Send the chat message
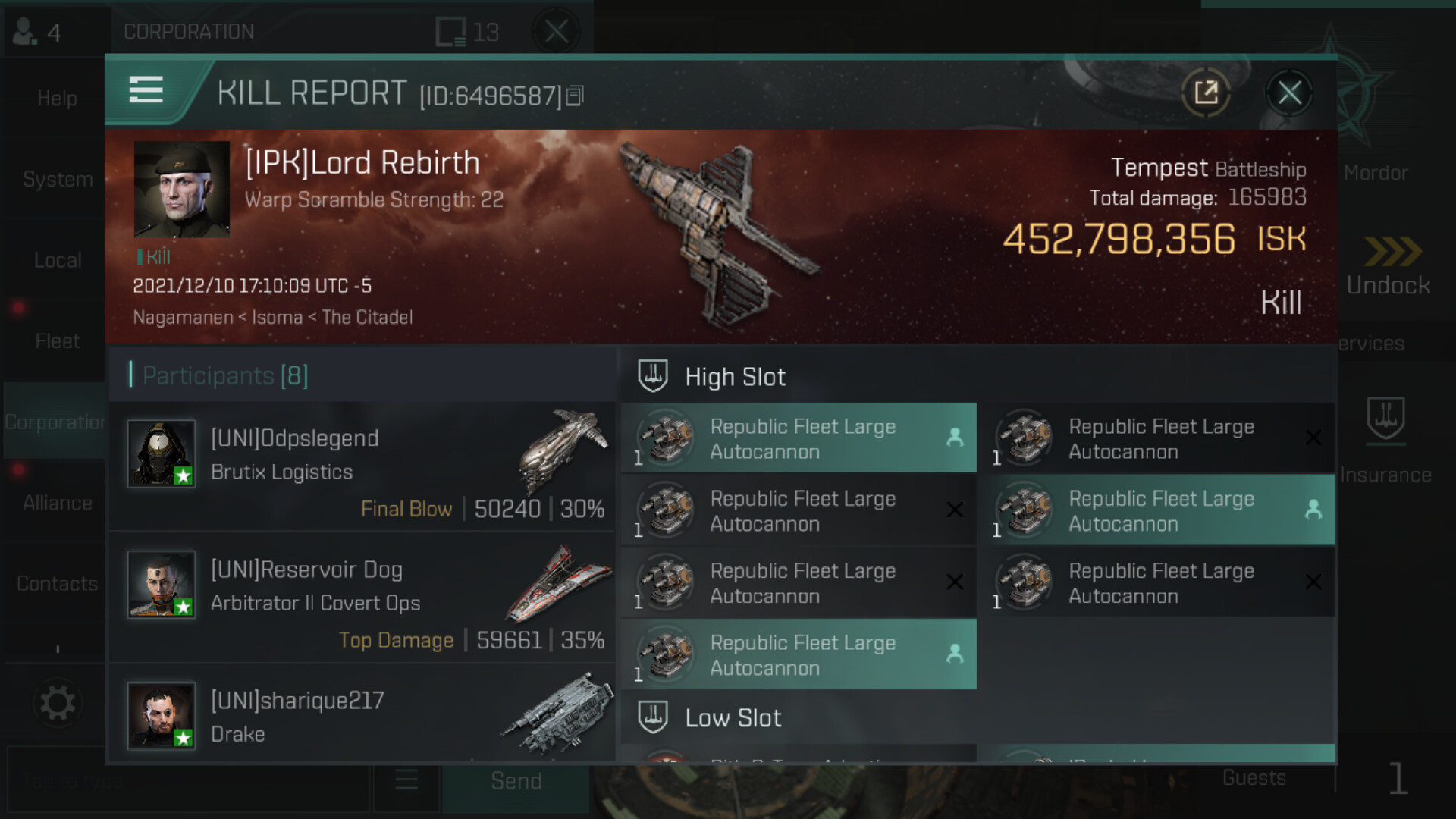Screen dimensions: 1456x819 coord(516,782)
